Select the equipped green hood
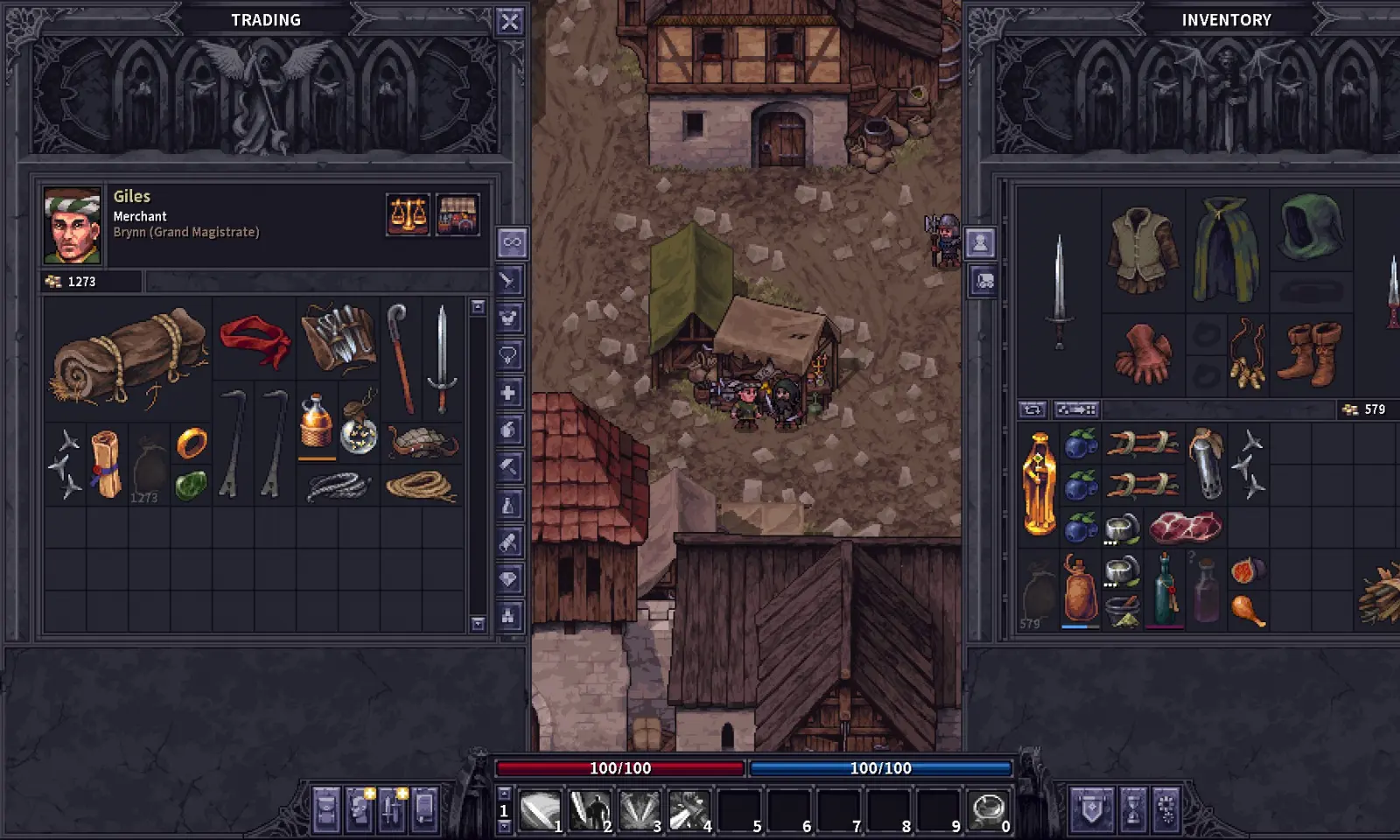 (x=1311, y=227)
